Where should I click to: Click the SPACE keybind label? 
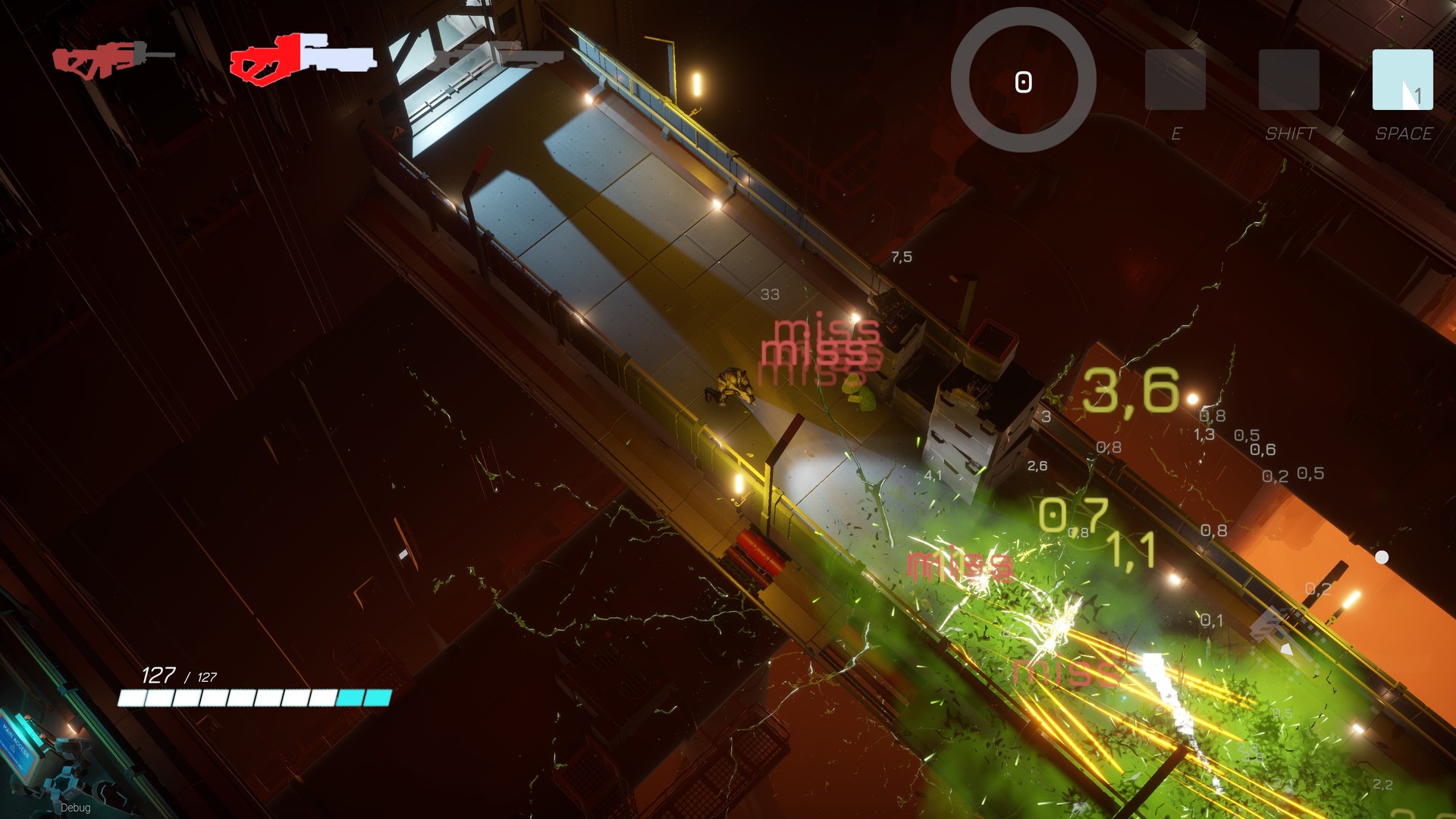1406,135
